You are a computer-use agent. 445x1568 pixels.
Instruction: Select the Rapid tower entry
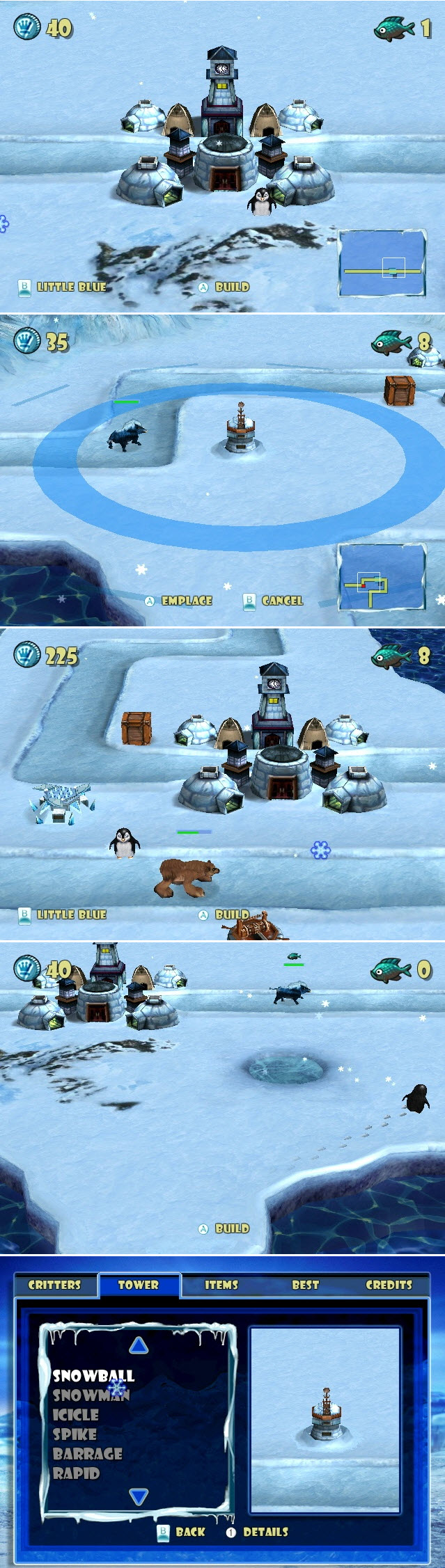coord(76,1473)
